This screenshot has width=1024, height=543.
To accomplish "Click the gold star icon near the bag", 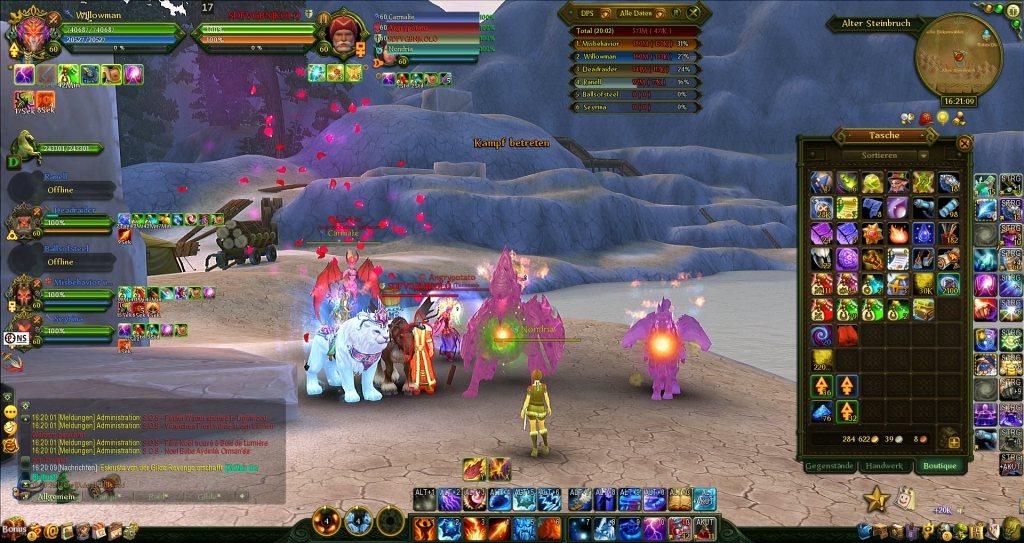I will [x=877, y=496].
